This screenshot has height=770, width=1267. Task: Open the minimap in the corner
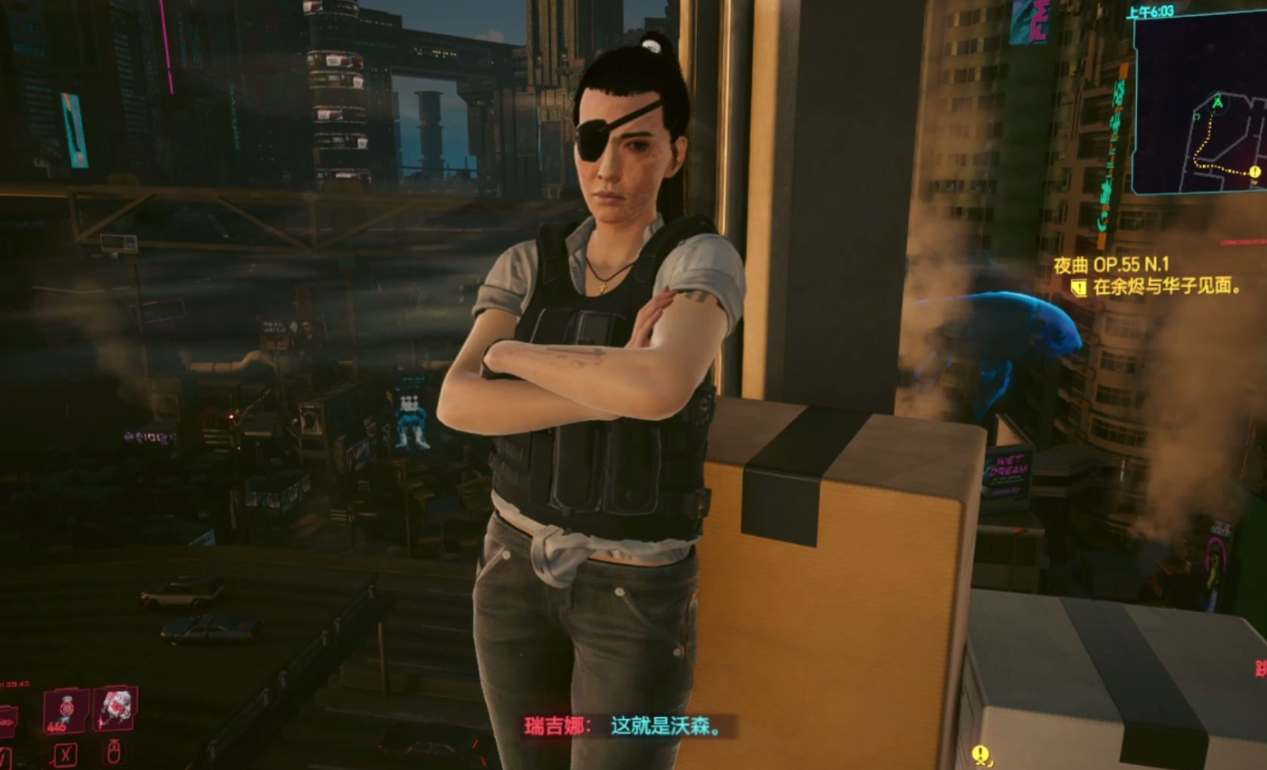click(x=1199, y=105)
